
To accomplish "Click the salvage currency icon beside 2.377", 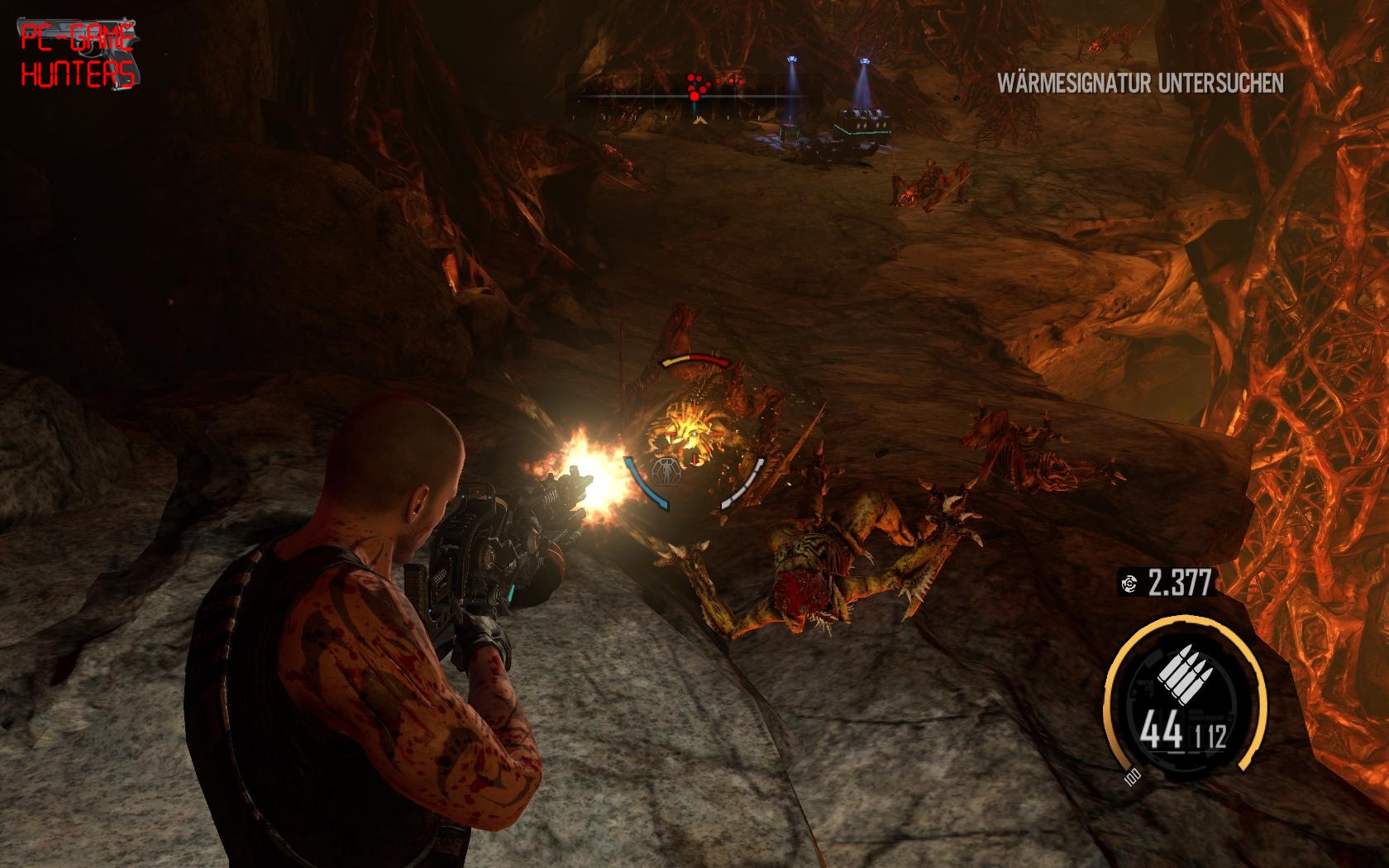I will (1129, 584).
